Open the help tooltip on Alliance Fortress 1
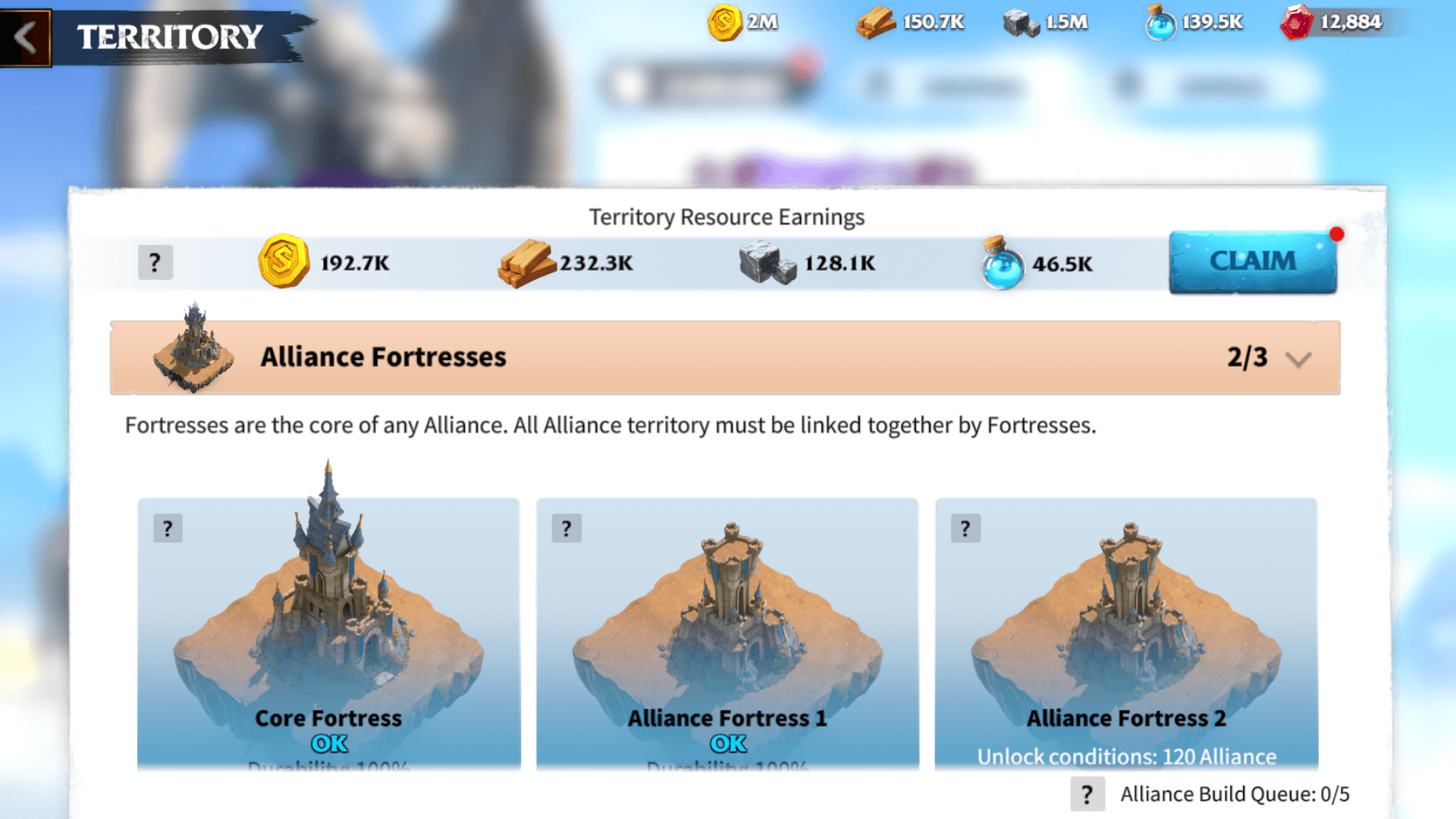Screen dimensions: 1456x819 tap(566, 529)
